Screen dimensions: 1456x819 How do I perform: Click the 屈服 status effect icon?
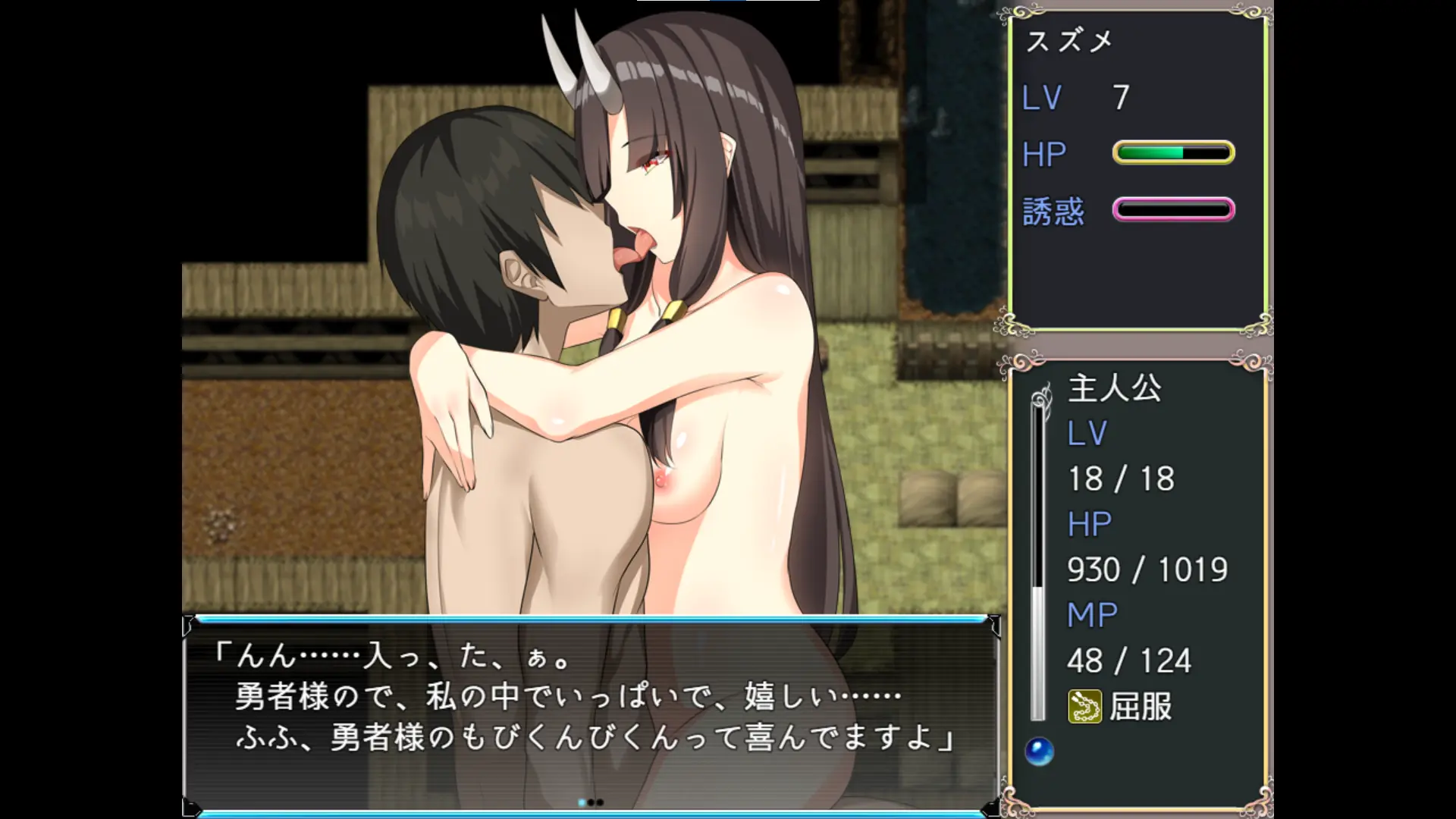(x=1084, y=707)
